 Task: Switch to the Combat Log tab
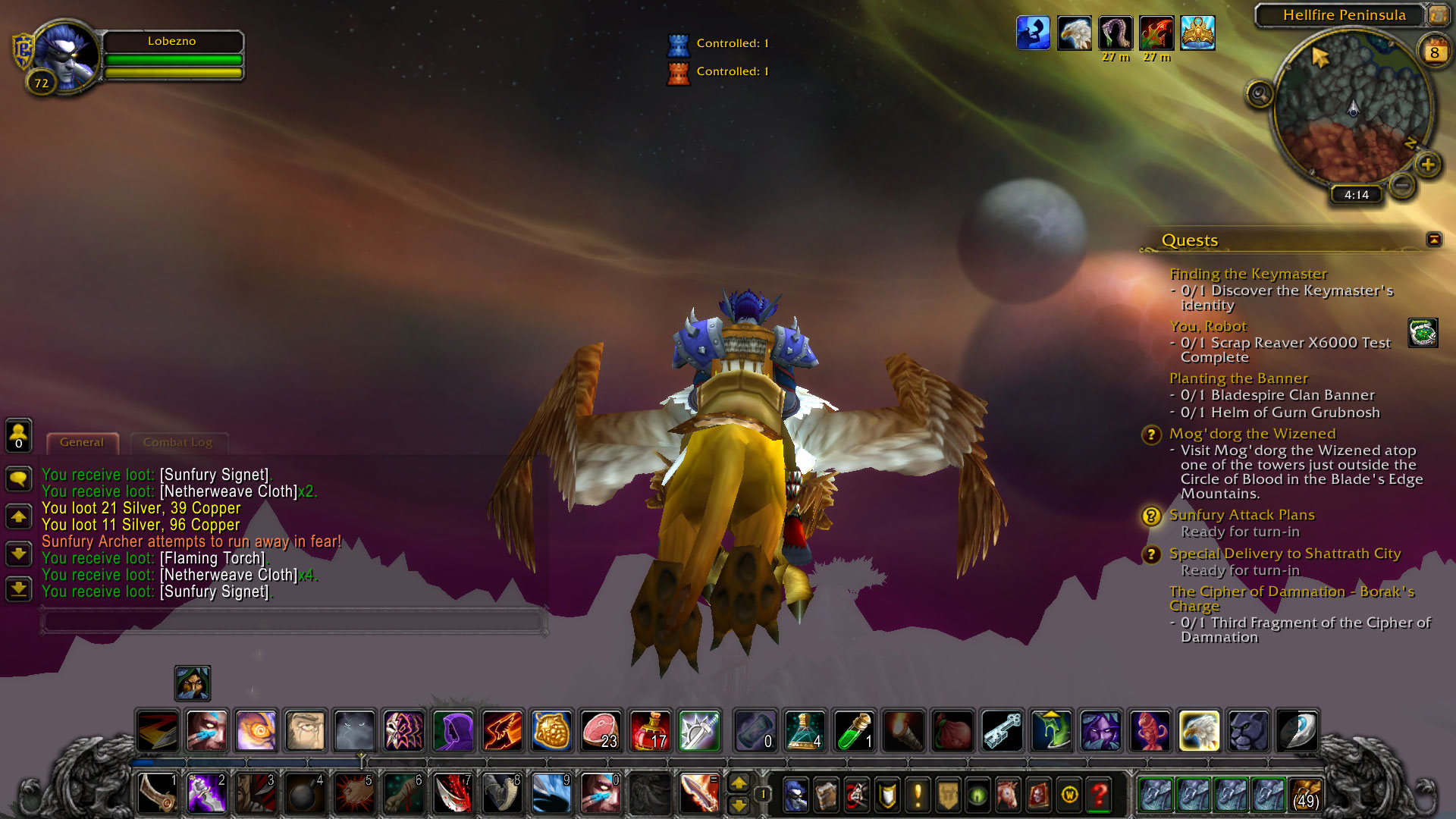click(x=177, y=442)
